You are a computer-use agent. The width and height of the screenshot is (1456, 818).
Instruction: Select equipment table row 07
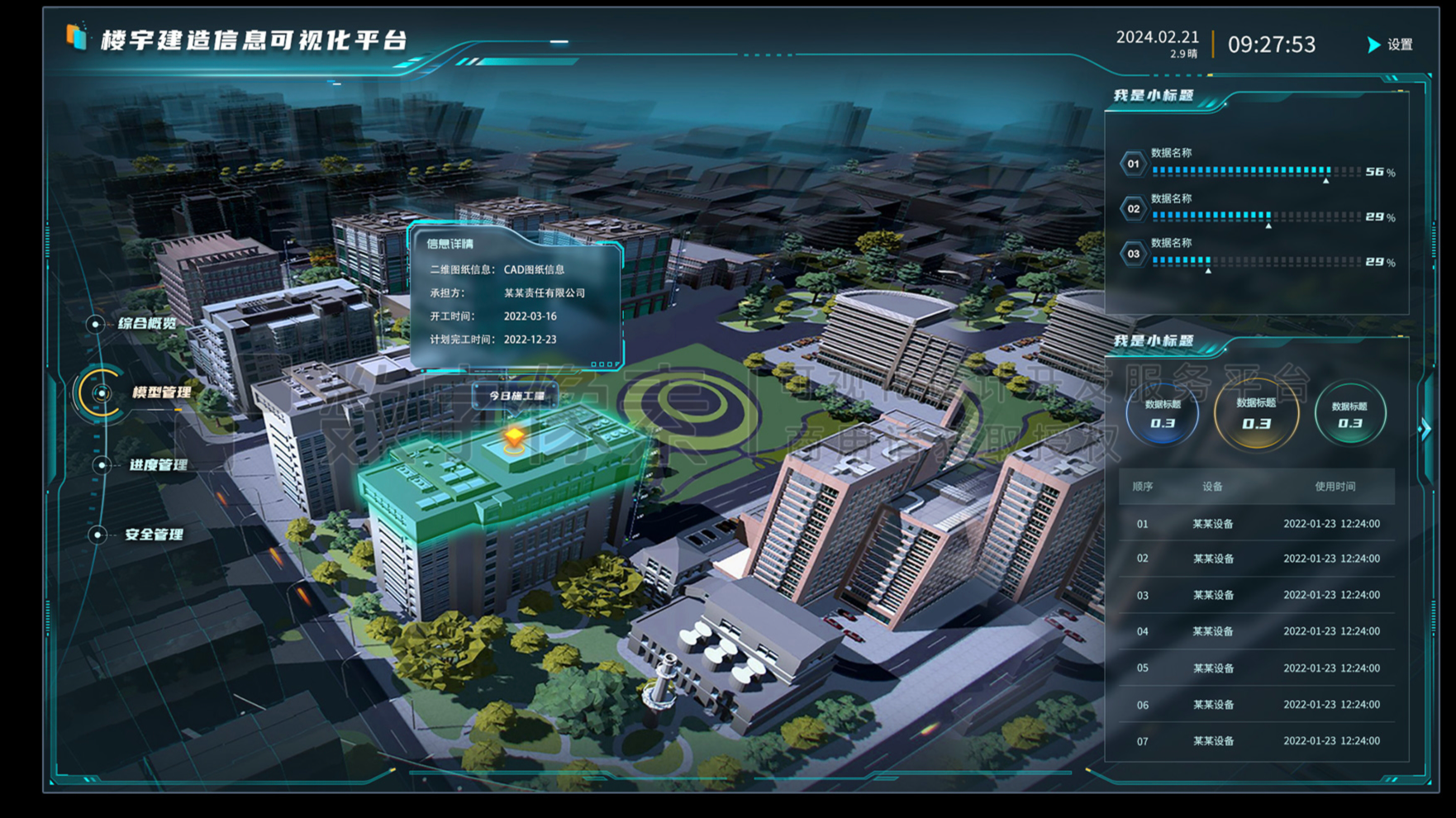click(x=1257, y=741)
